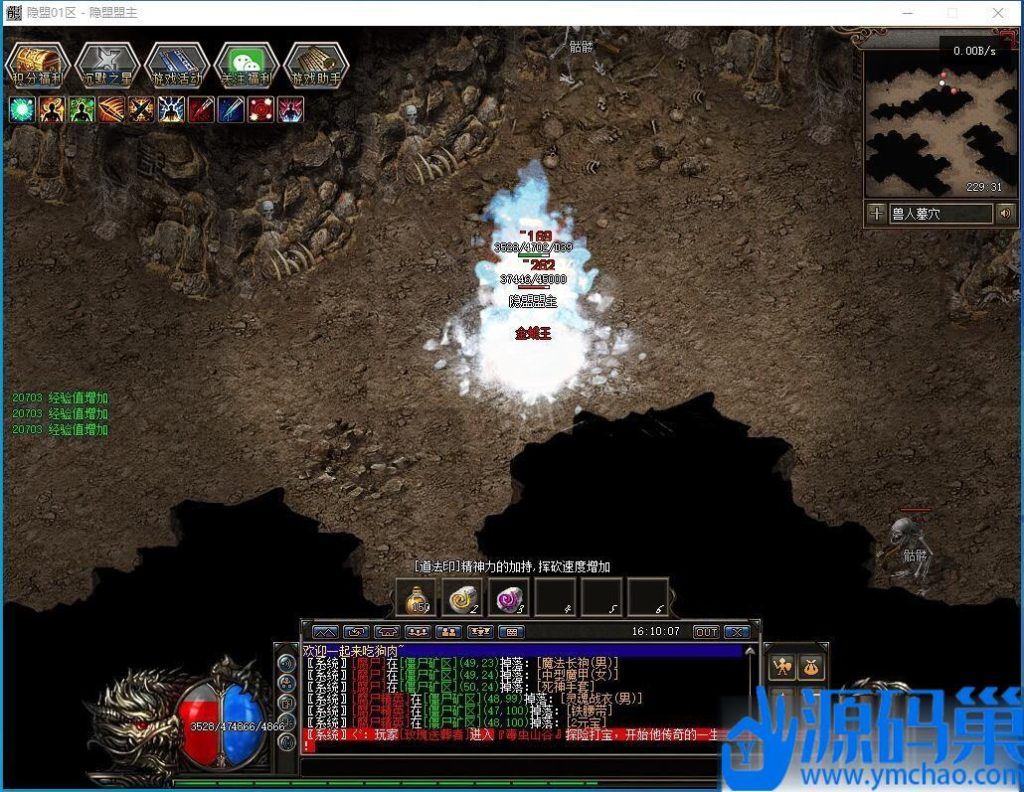Toggle the sound speaker button under minimap
The image size is (1024, 792).
1005,213
